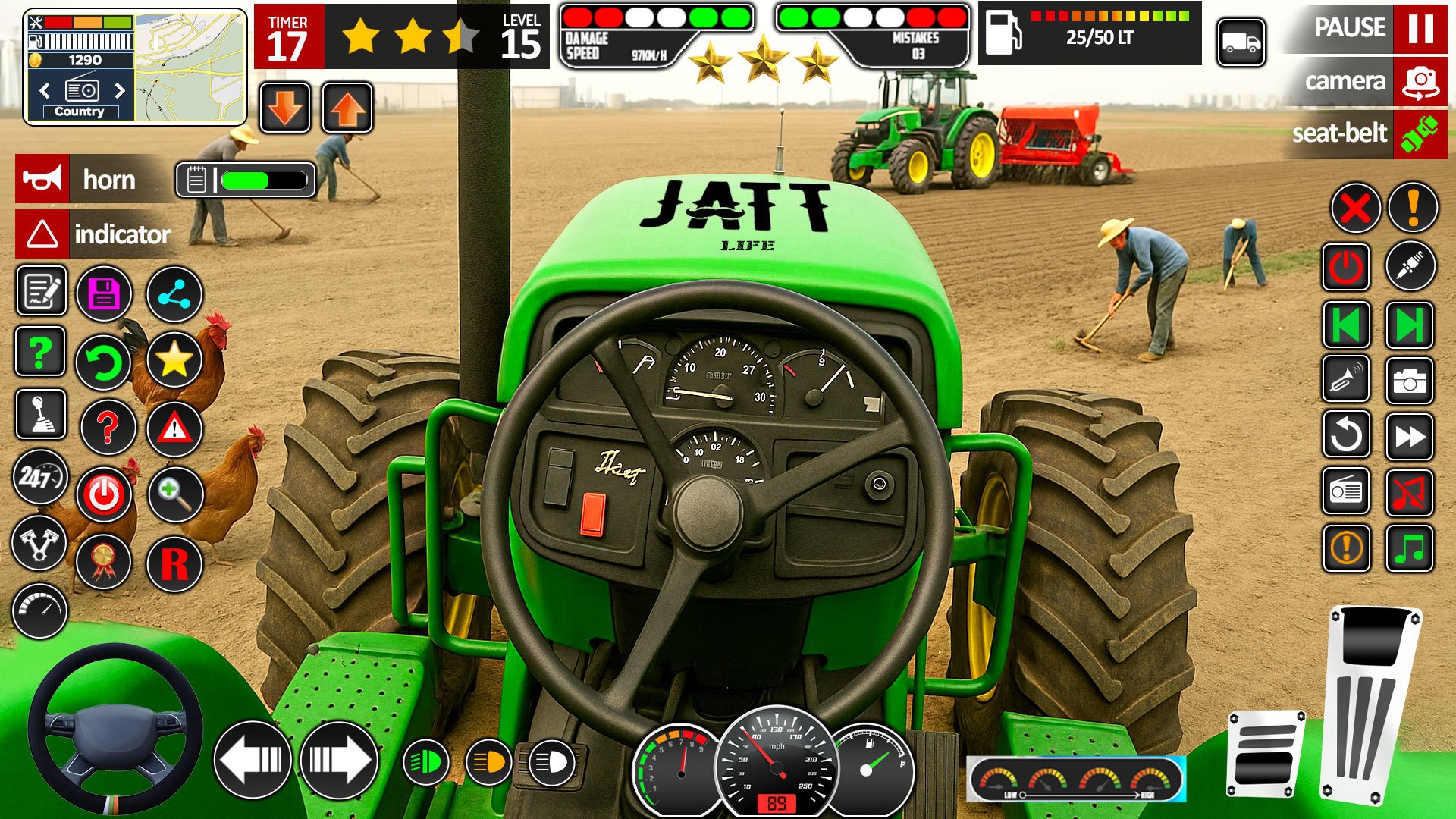The image size is (1456, 819).
Task: Open the green question mark help
Action: coord(40,352)
